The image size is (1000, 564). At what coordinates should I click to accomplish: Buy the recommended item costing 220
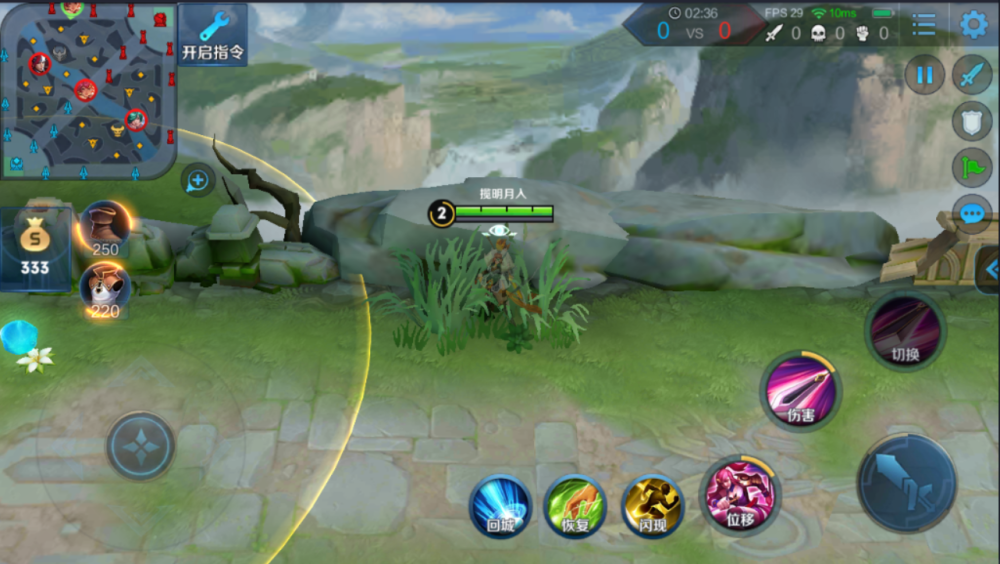(105, 289)
